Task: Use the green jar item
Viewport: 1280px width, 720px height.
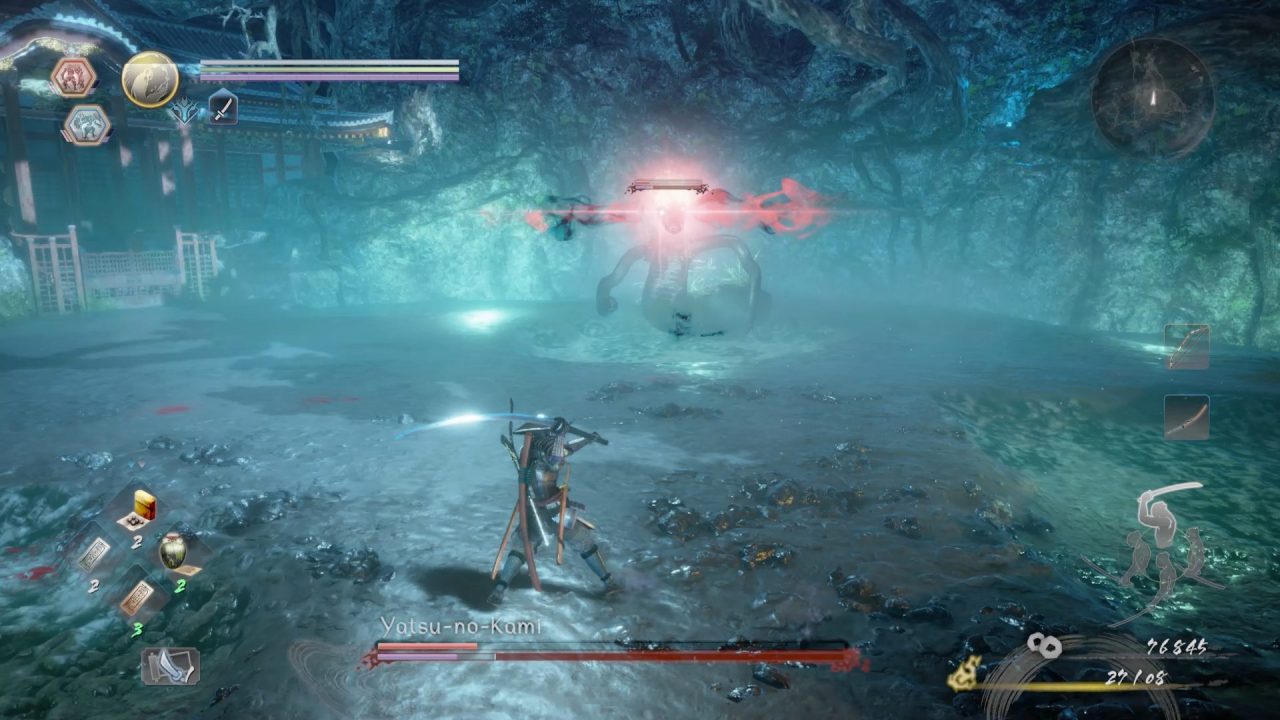Action: [x=174, y=551]
